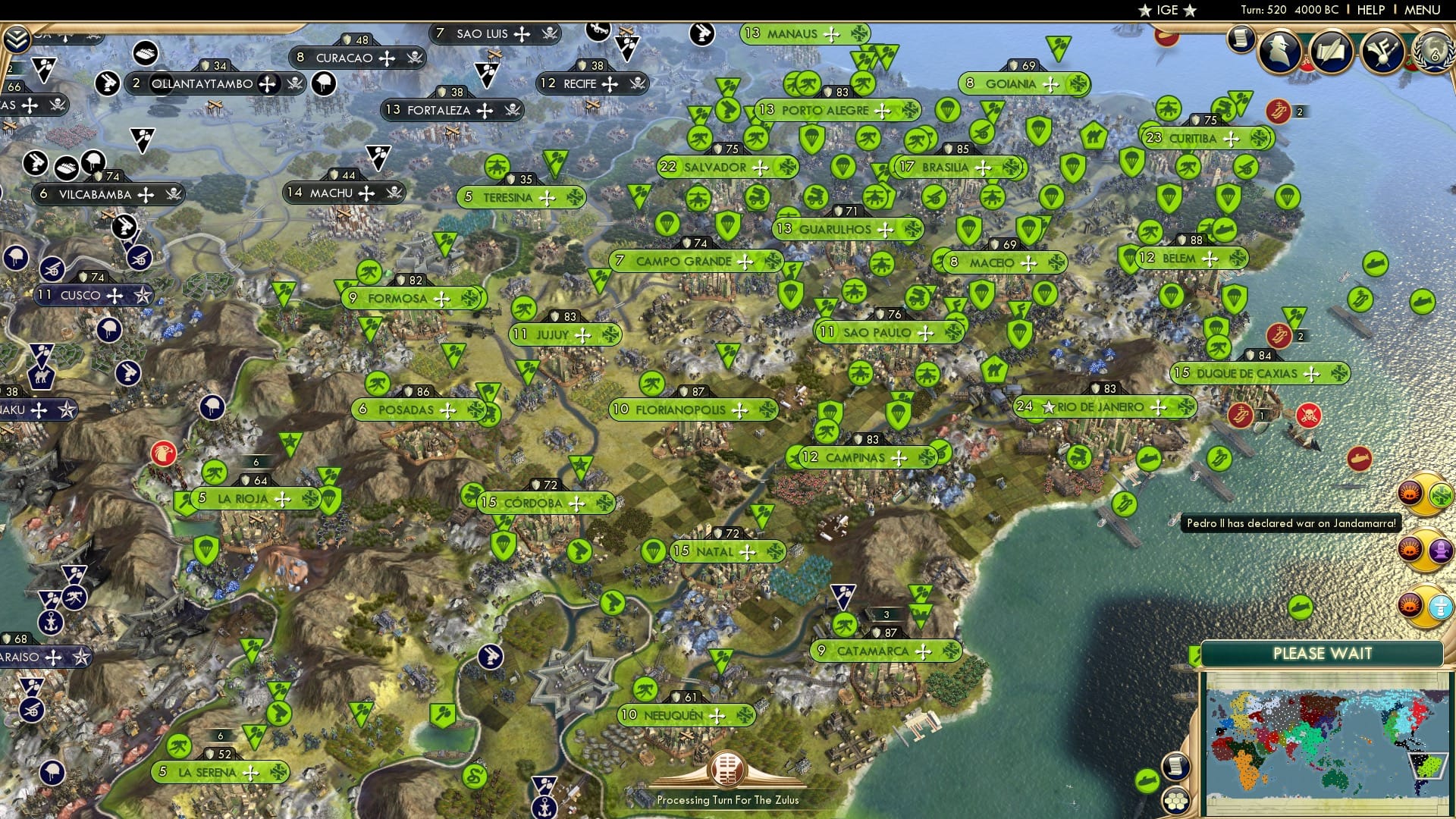Open the notification log scroll icon top right
1456x819 pixels.
1242,39
